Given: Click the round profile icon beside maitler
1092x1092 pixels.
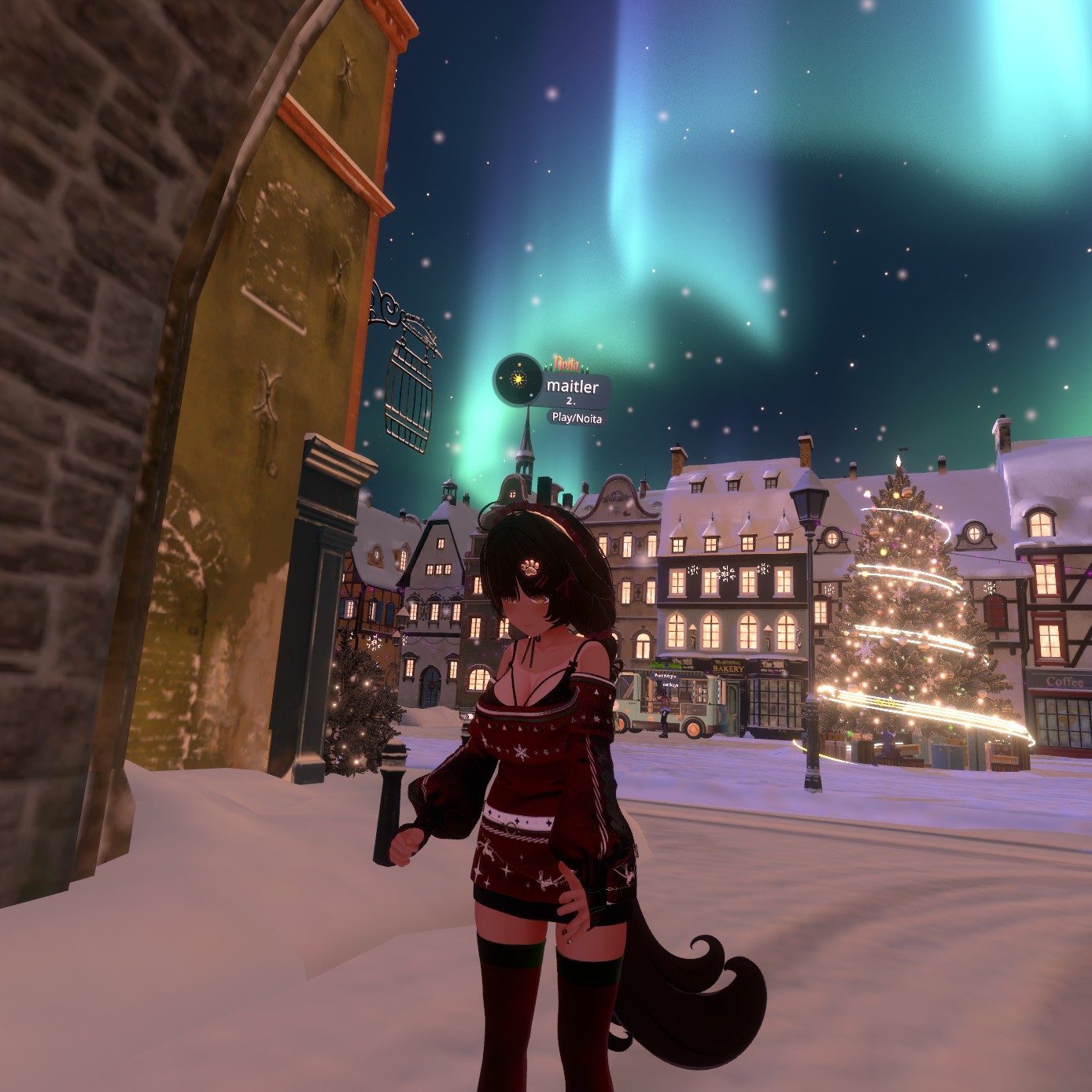Looking at the screenshot, I should 518,380.
